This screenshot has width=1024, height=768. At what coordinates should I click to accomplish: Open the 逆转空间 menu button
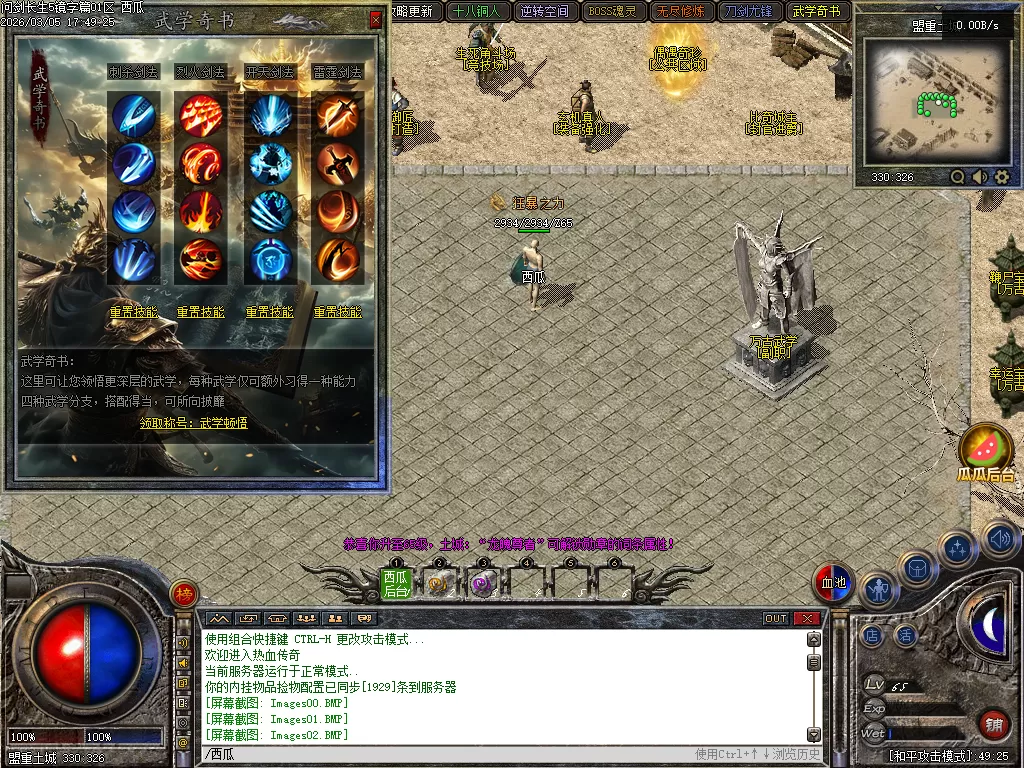point(544,12)
